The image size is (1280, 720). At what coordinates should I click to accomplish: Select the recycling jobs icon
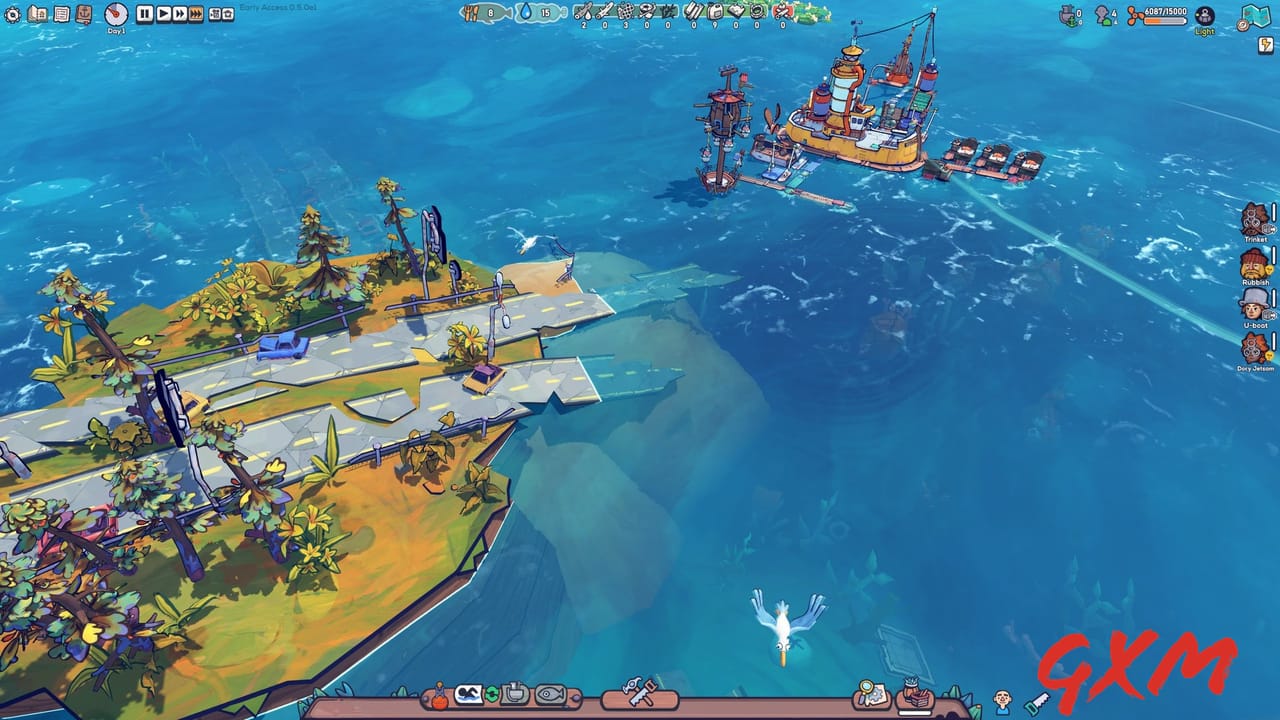click(x=490, y=694)
